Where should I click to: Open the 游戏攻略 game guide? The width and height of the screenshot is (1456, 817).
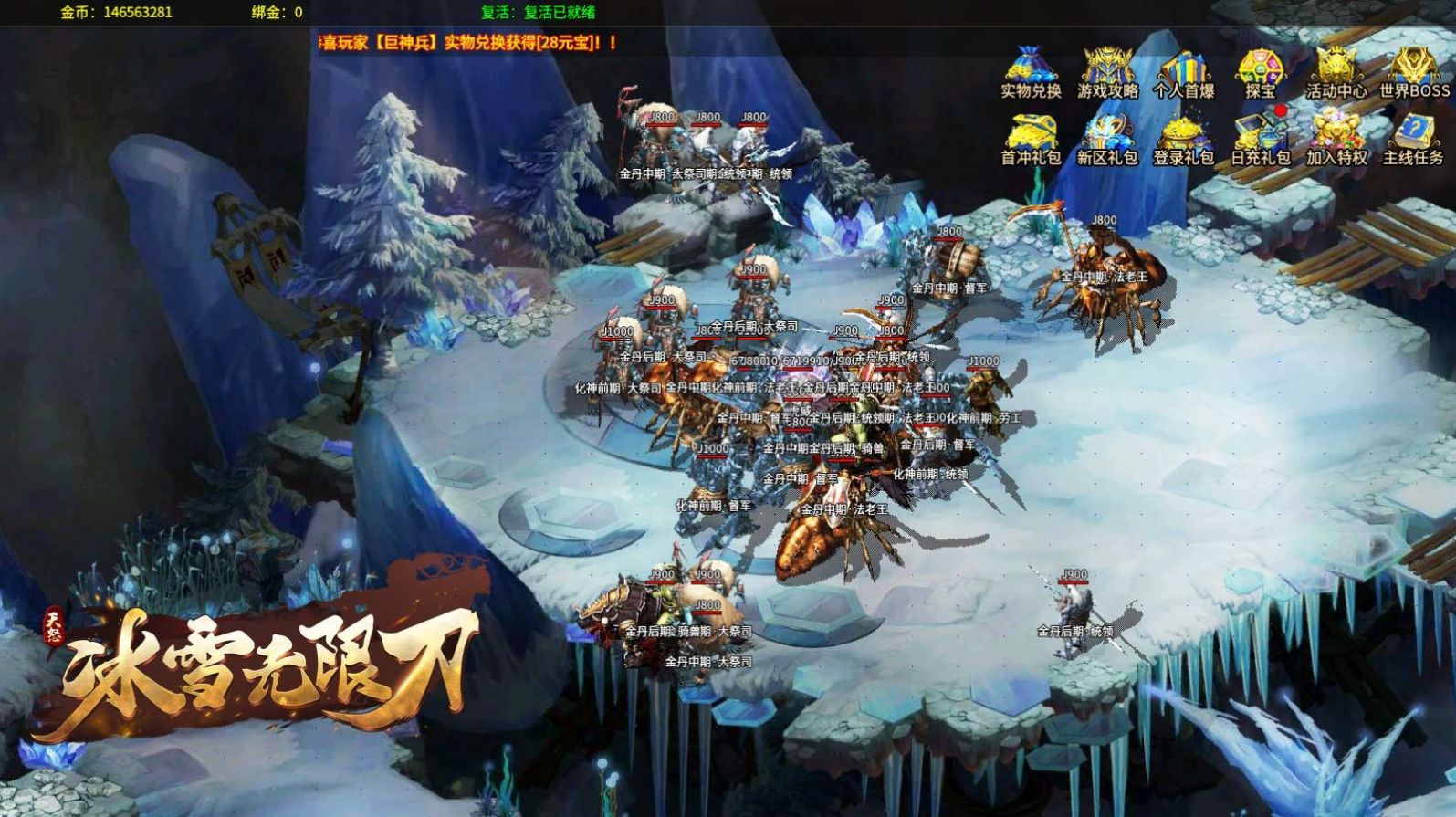click(1107, 73)
